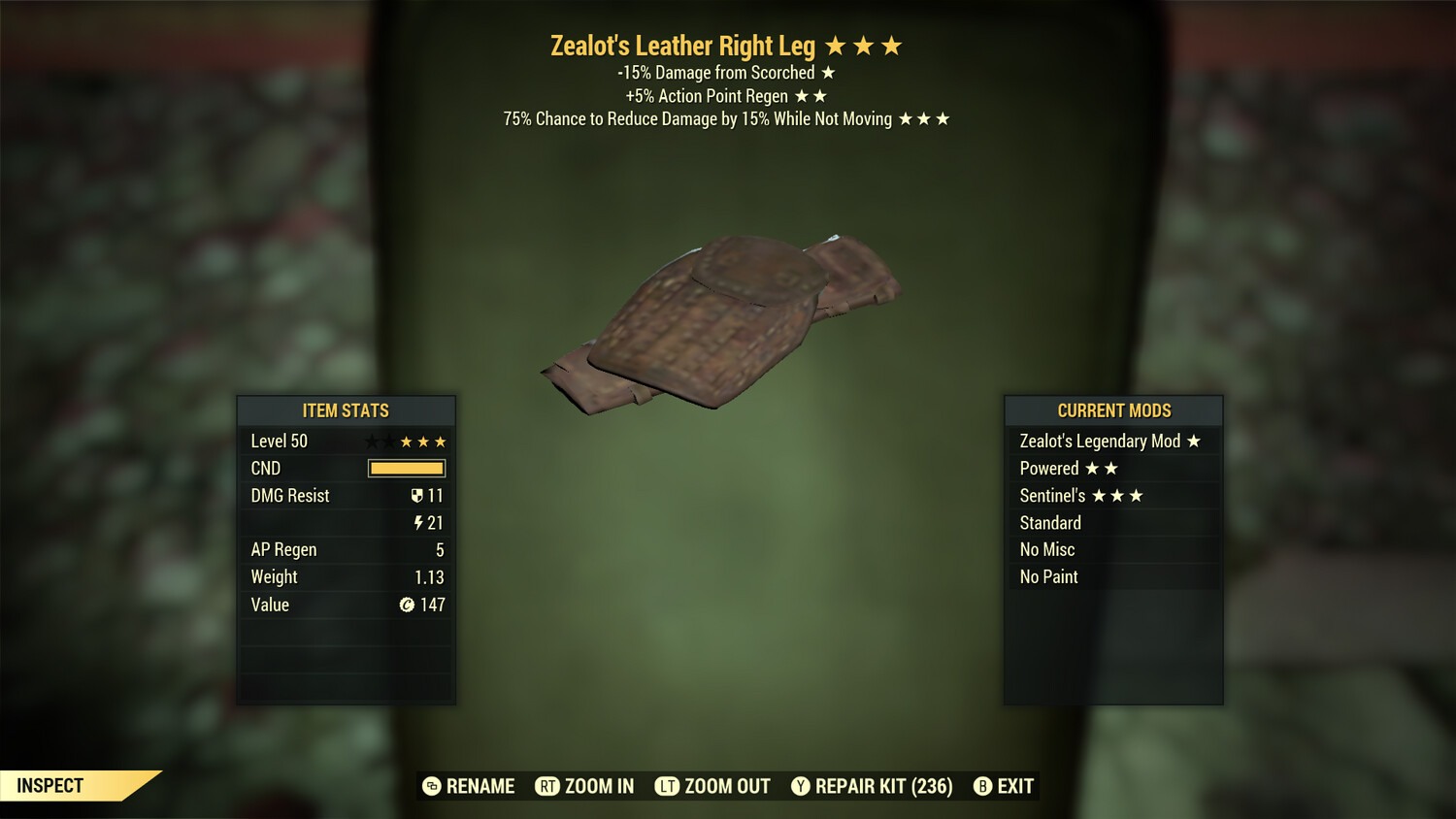Switch to the CURRENT MODS panel header
This screenshot has height=819, width=1456.
pyautogui.click(x=1112, y=410)
